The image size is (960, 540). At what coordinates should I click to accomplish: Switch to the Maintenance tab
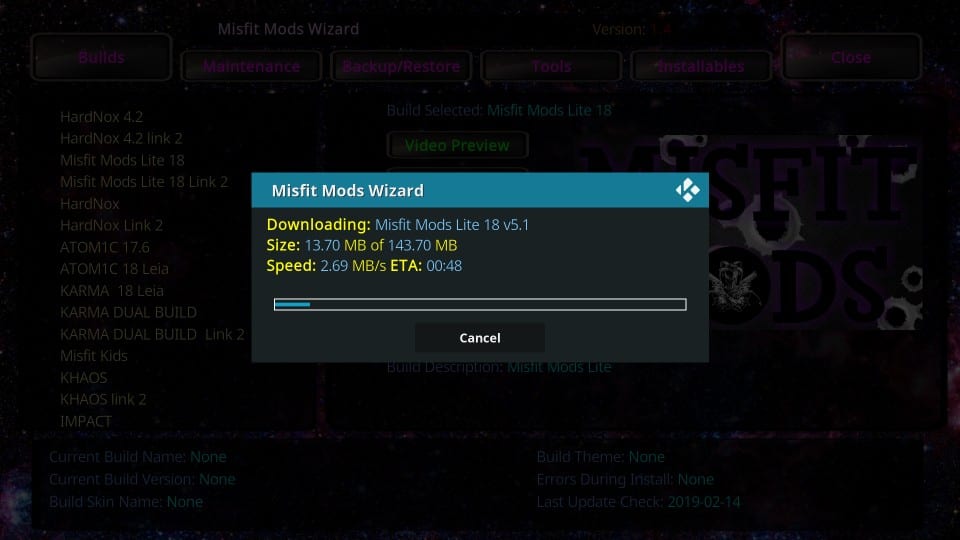[x=251, y=67]
